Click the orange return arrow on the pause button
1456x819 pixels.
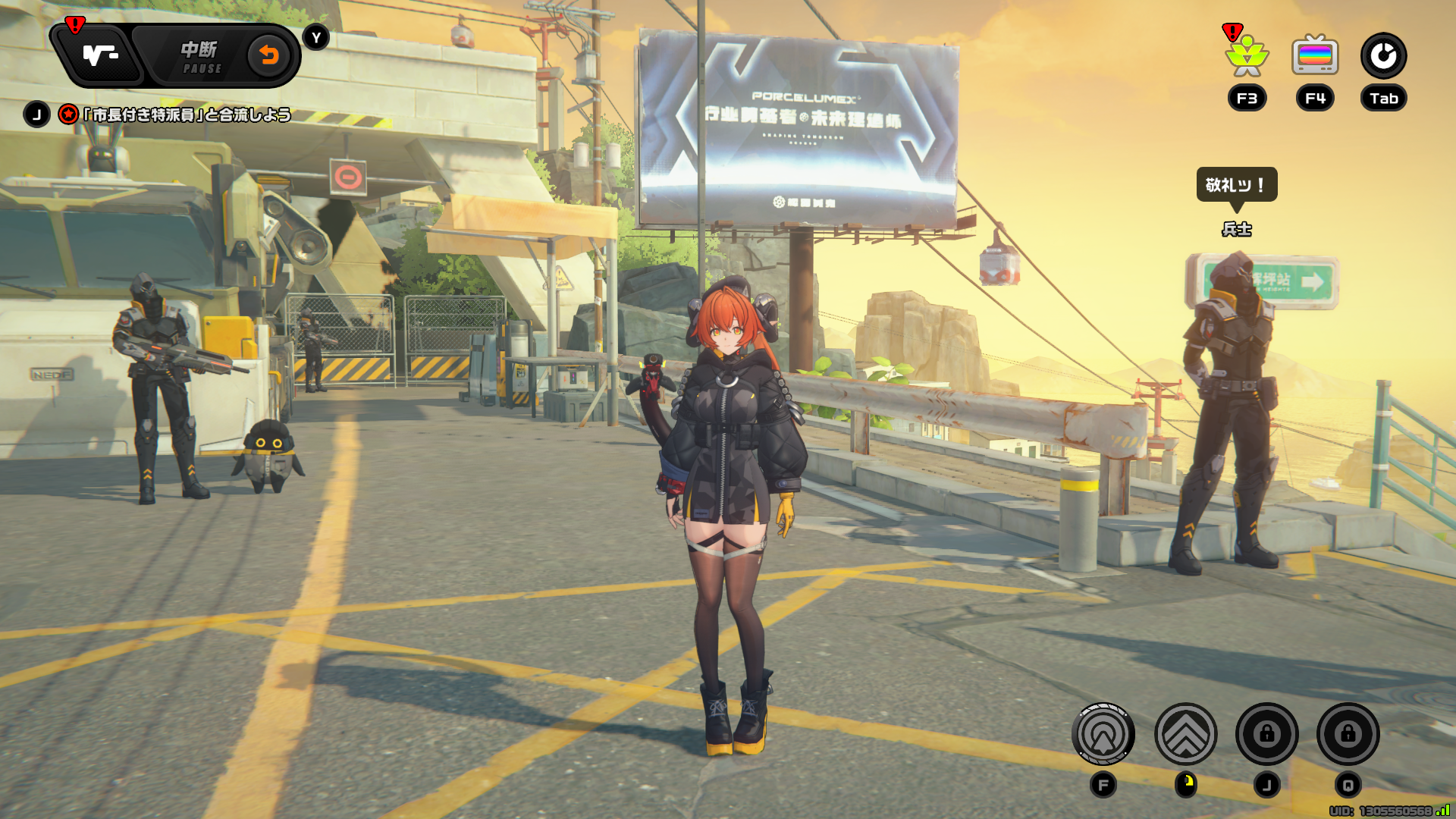click(x=268, y=55)
